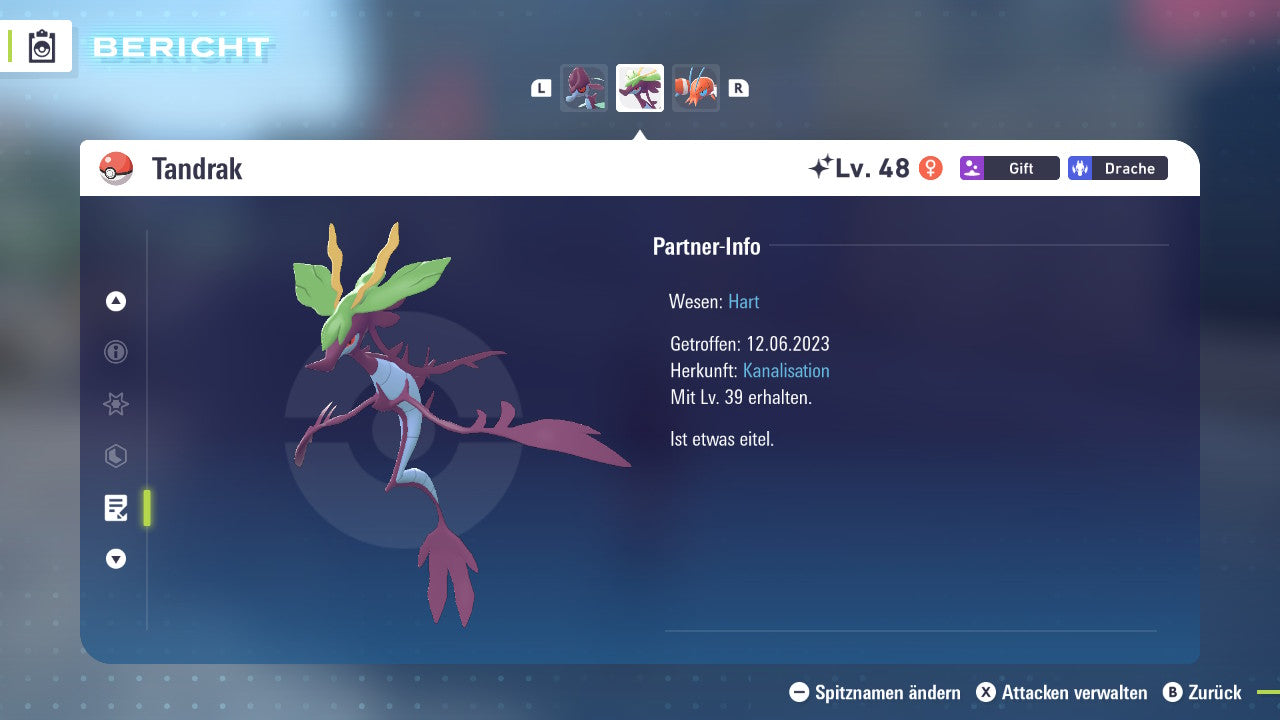Select the Drache type badge

pyautogui.click(x=1117, y=168)
